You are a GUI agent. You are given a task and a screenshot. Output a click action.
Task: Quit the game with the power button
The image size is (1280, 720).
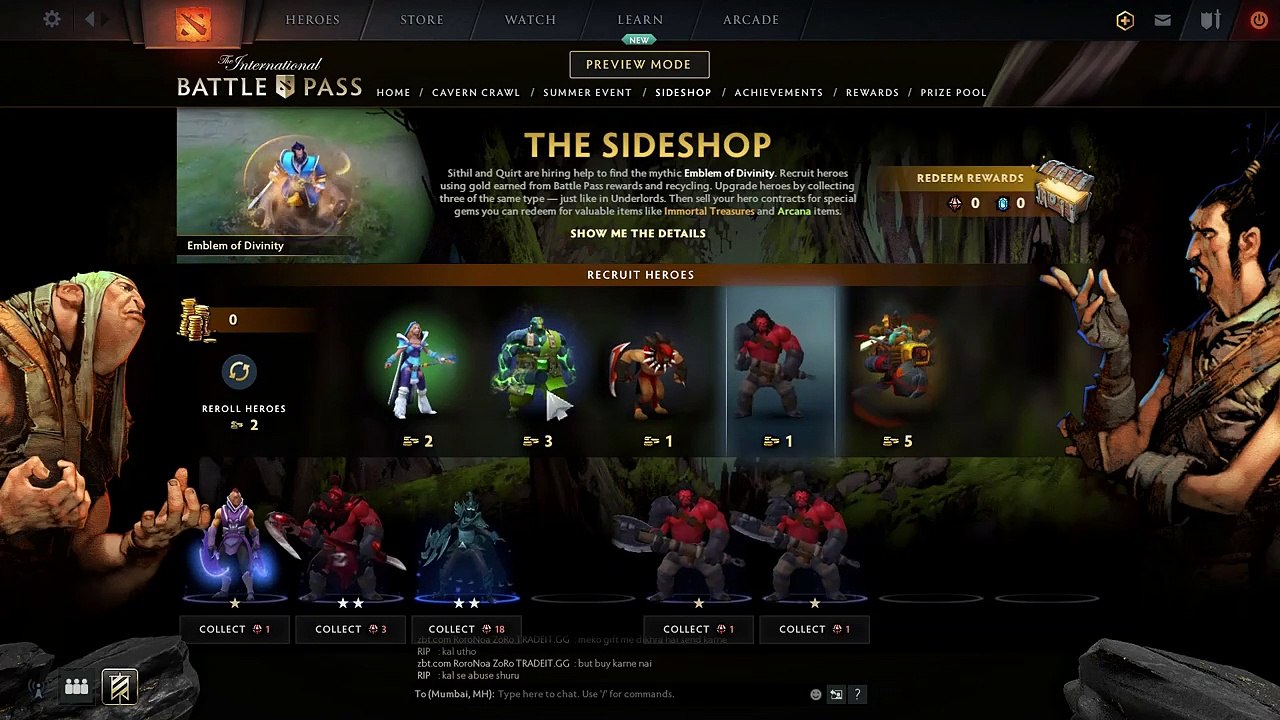point(1258,19)
